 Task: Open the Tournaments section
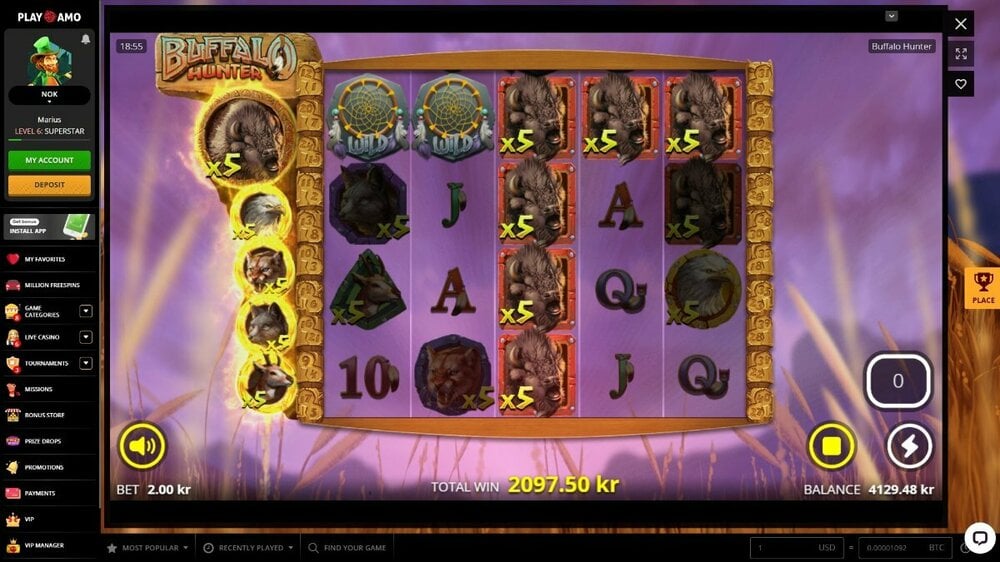point(46,363)
